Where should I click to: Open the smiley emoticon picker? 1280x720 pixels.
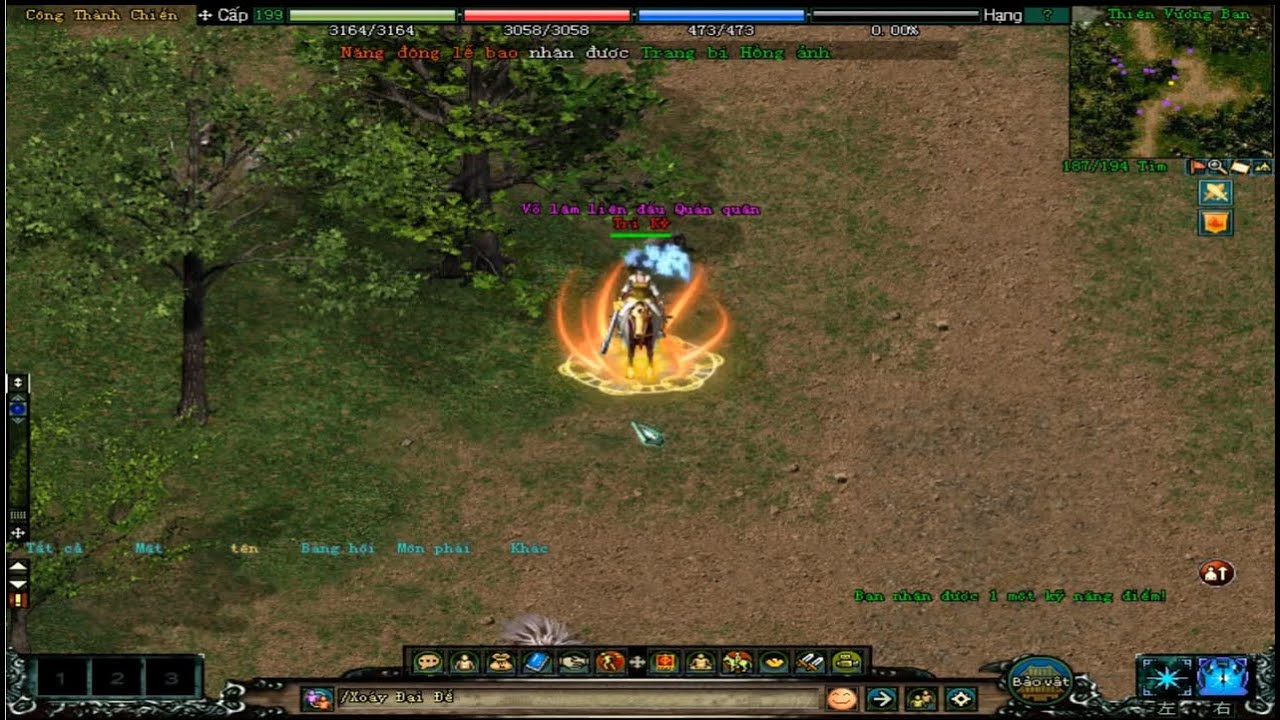pos(842,698)
